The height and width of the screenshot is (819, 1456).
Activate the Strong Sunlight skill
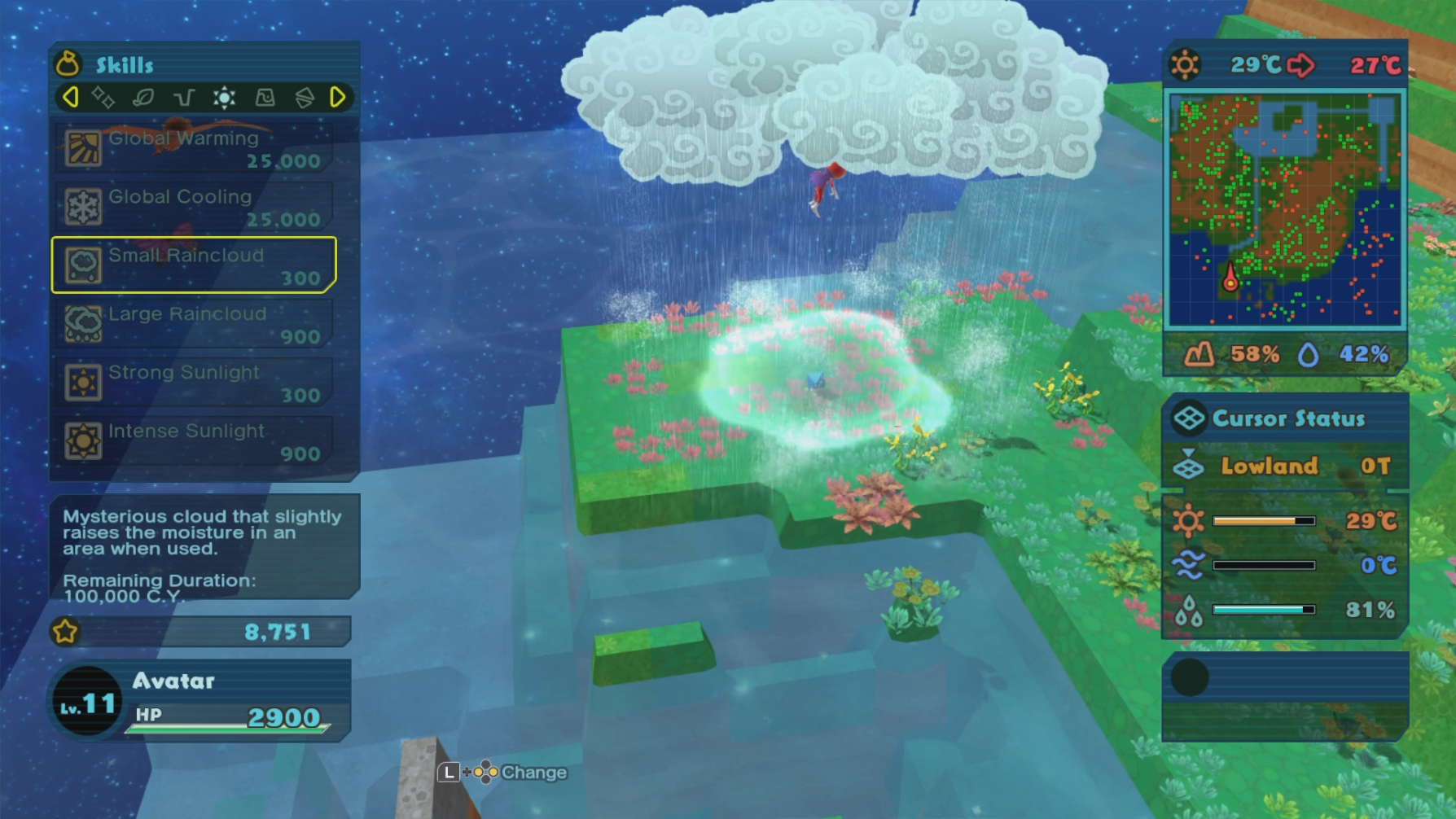coord(194,383)
